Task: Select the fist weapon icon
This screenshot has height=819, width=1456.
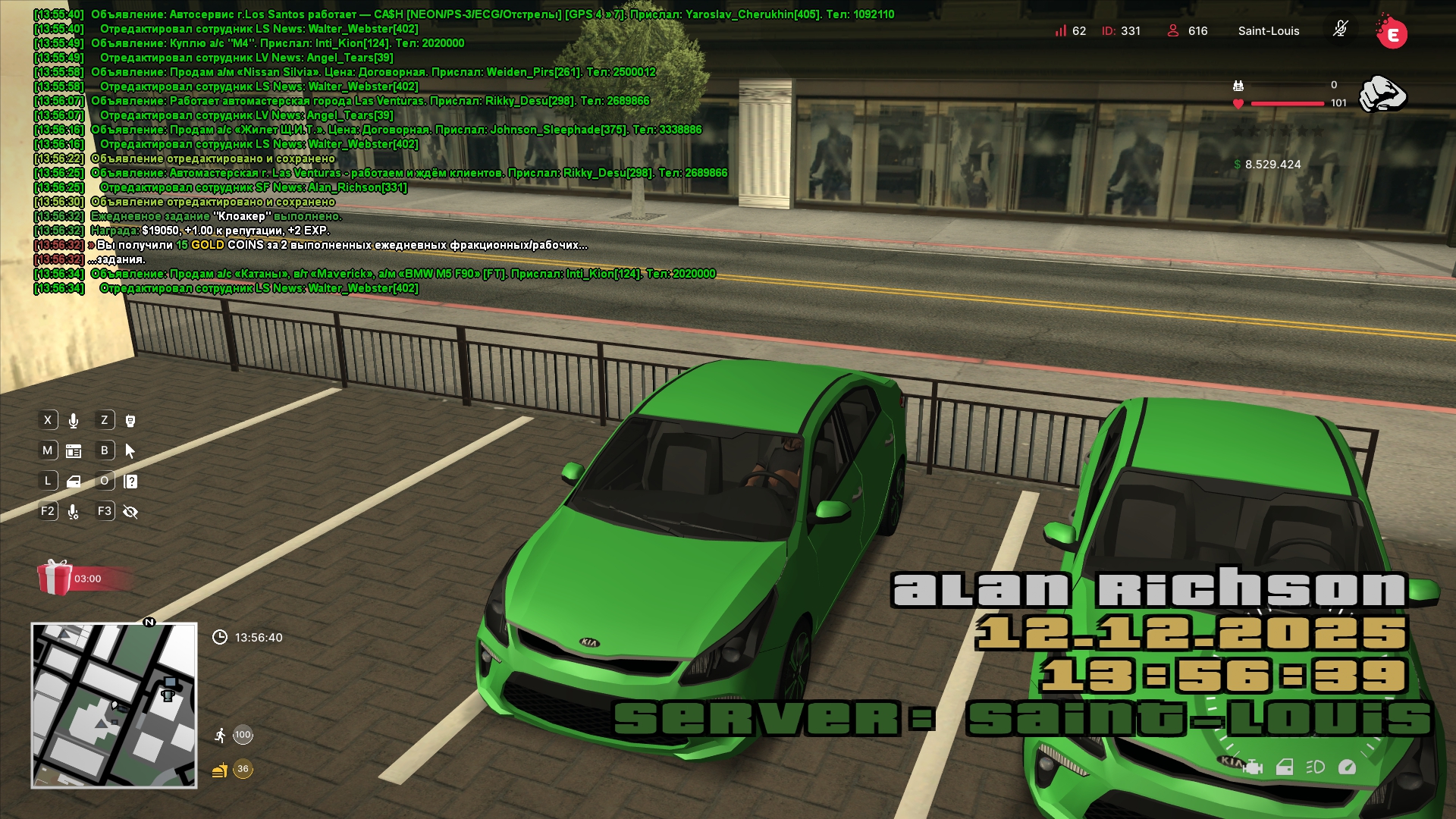Action: pyautogui.click(x=1382, y=95)
